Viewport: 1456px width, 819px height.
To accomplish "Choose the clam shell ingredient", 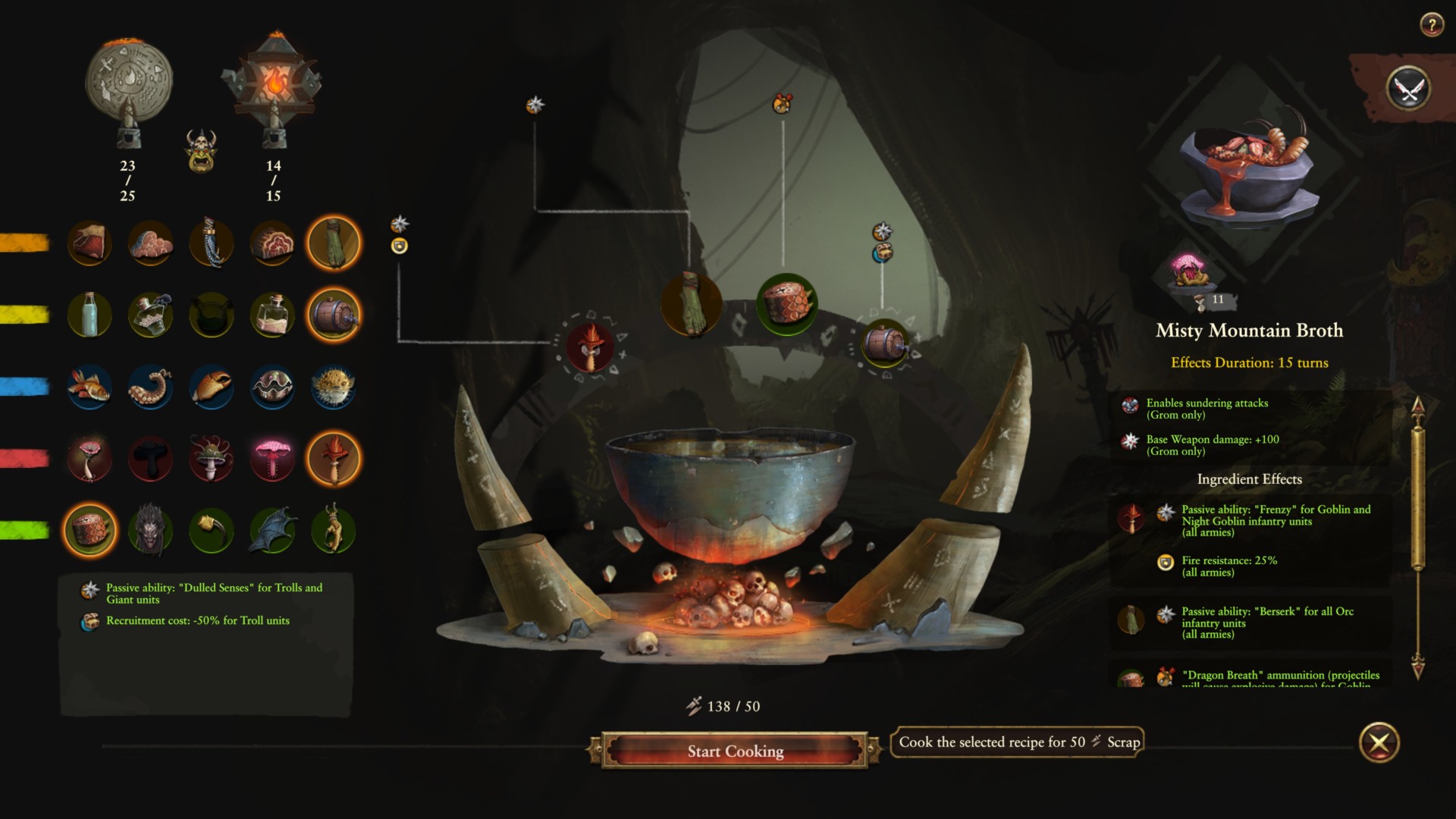I will pos(272,387).
